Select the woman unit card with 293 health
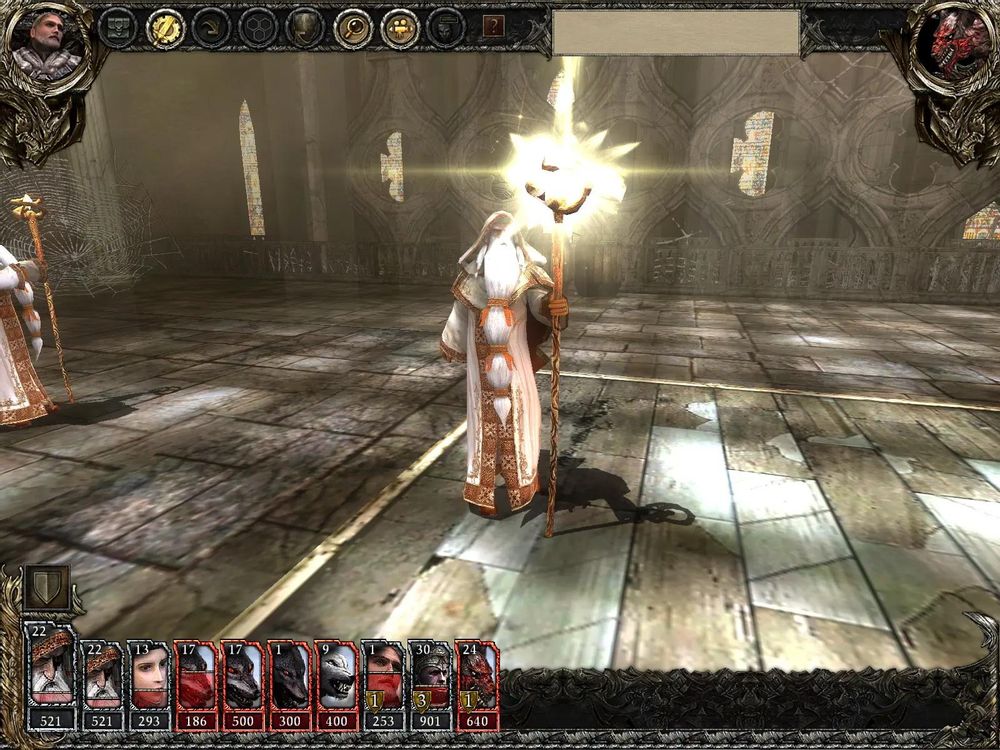This screenshot has width=1000, height=750. 149,676
